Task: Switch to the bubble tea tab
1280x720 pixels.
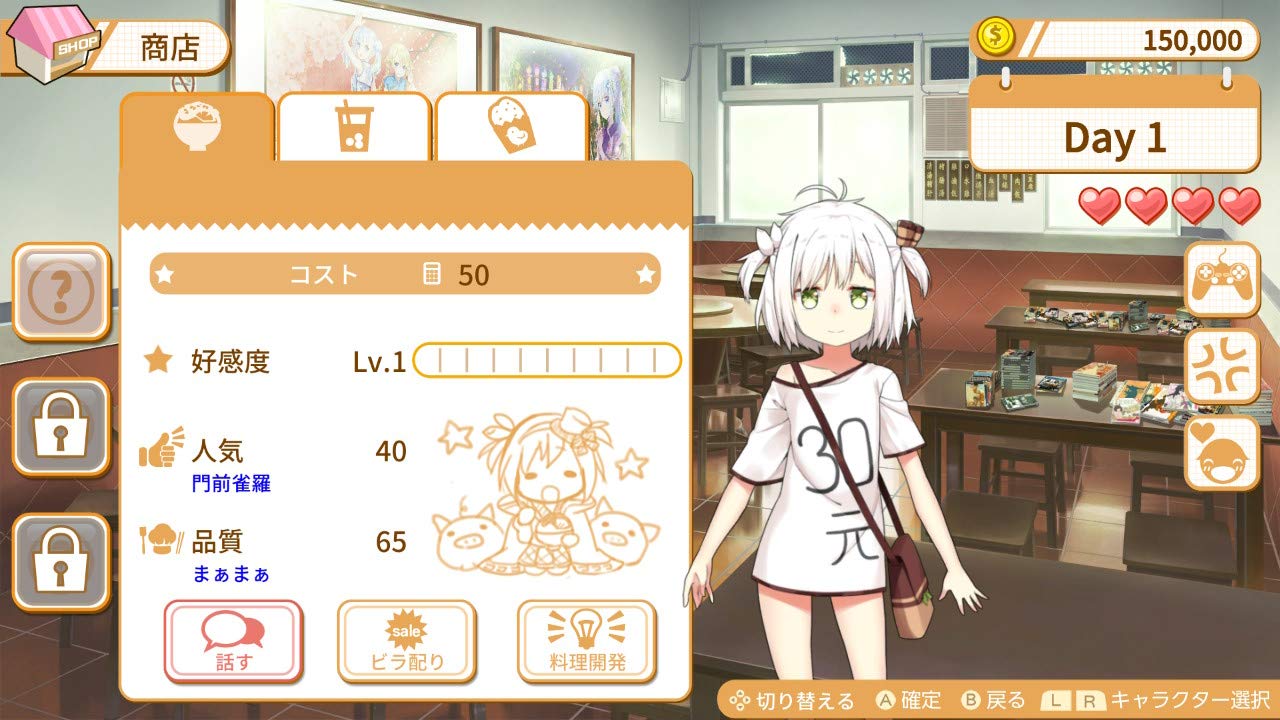Action: coord(354,125)
